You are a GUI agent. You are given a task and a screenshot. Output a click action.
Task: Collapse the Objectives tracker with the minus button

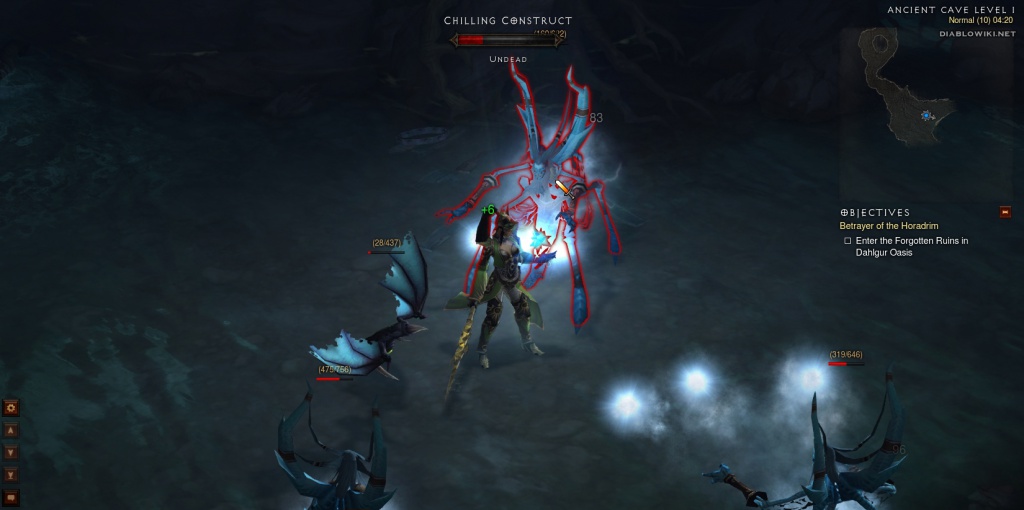[1005, 212]
